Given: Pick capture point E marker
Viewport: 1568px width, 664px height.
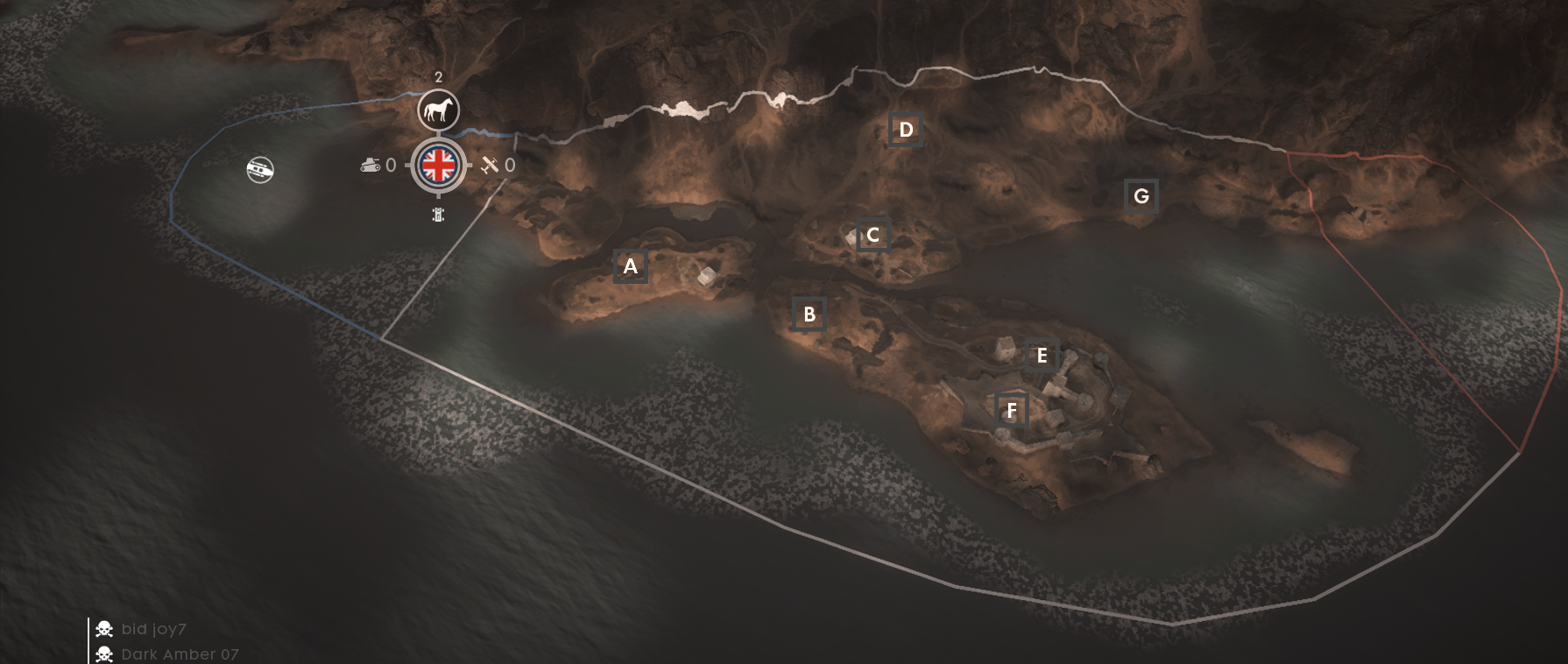Looking at the screenshot, I should (x=1042, y=356).
